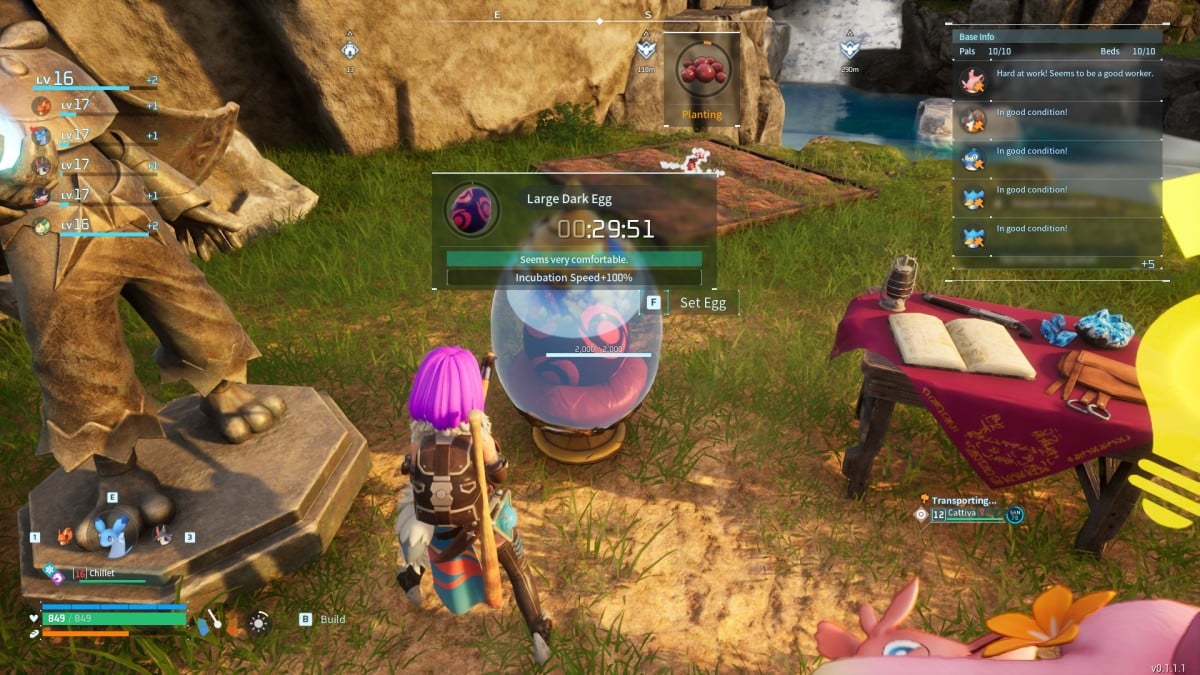Select the pink Pal row marked hard at work
The height and width of the screenshot is (675, 1200).
[1060, 80]
